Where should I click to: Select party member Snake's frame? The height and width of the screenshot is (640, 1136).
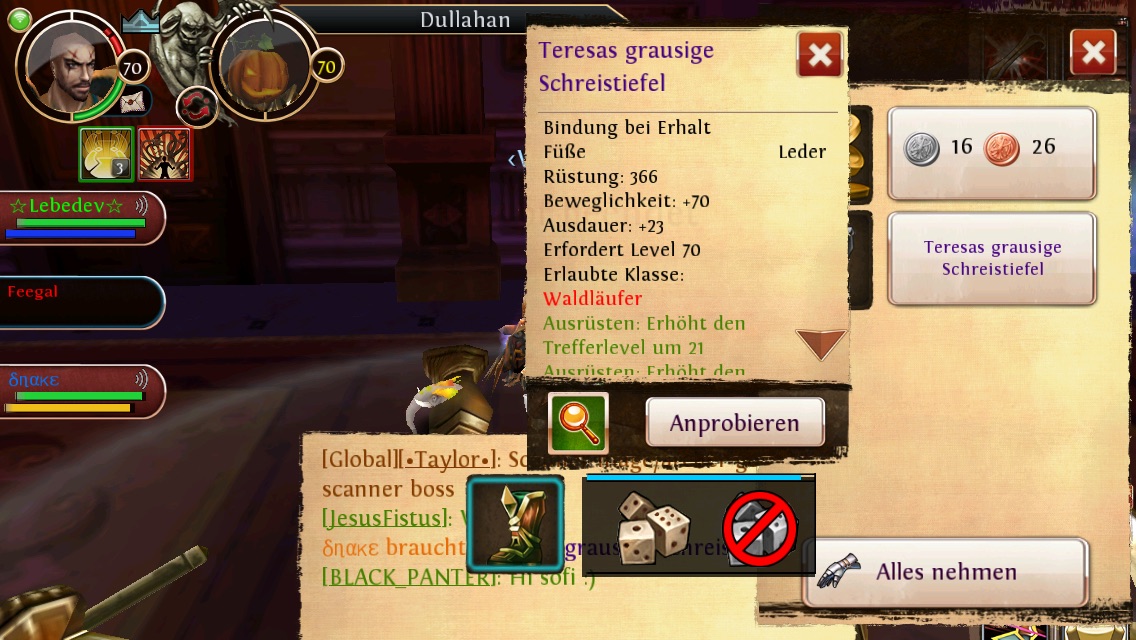coord(80,391)
